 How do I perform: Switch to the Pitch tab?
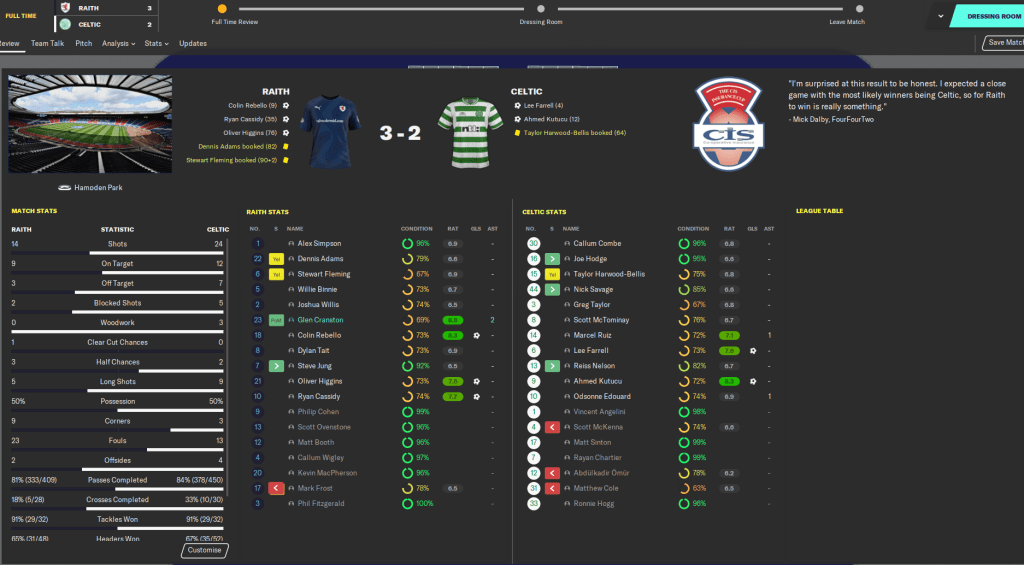(84, 44)
